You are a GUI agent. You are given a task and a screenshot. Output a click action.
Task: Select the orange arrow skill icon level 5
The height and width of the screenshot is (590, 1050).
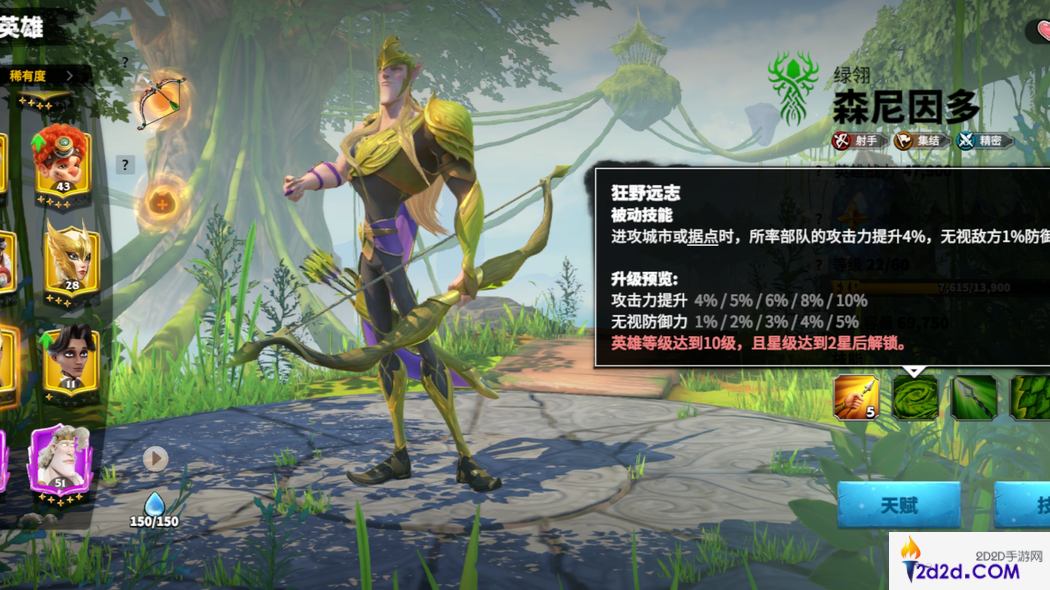(x=856, y=396)
